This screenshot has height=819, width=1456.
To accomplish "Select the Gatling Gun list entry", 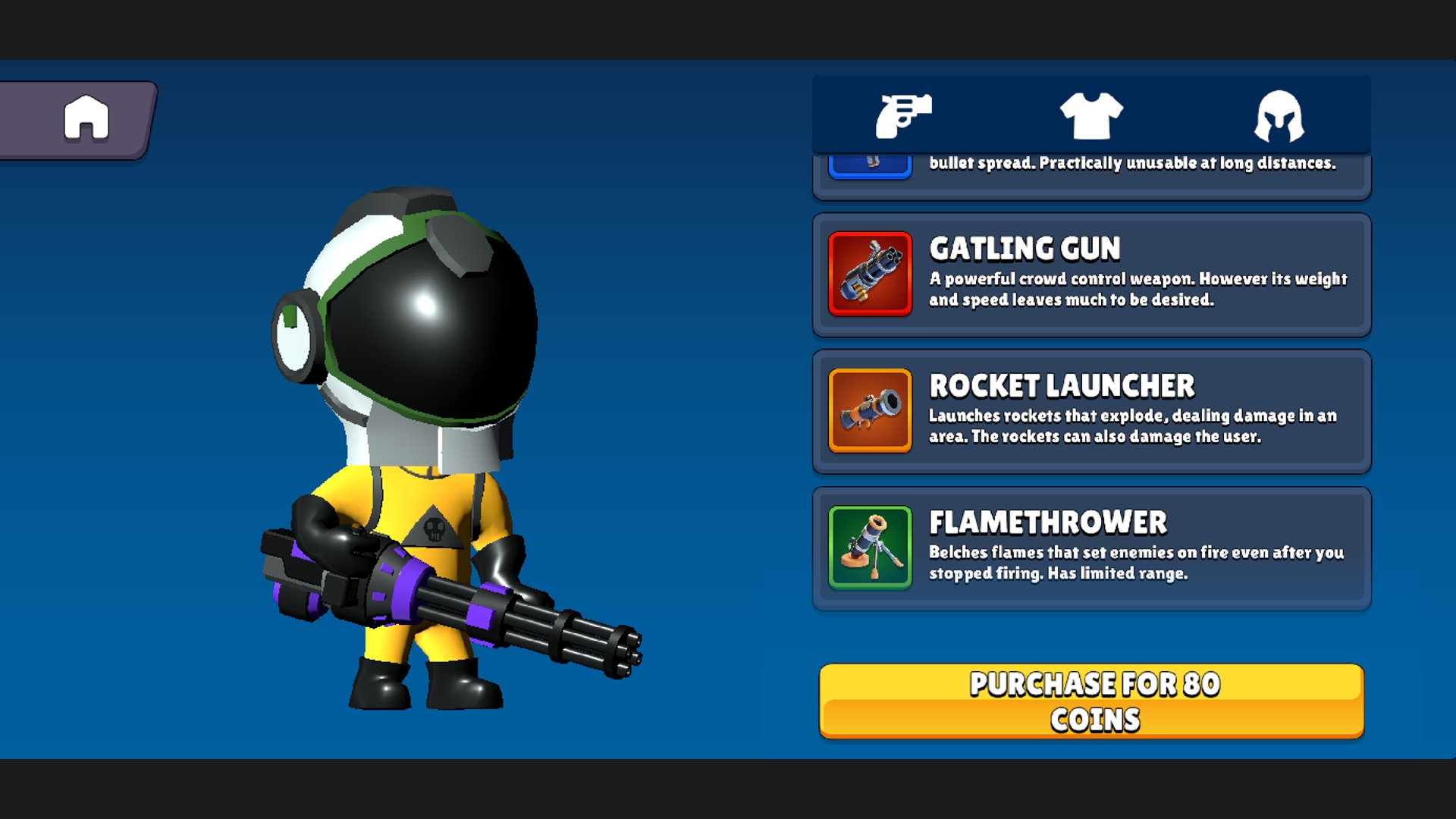I will click(1092, 274).
